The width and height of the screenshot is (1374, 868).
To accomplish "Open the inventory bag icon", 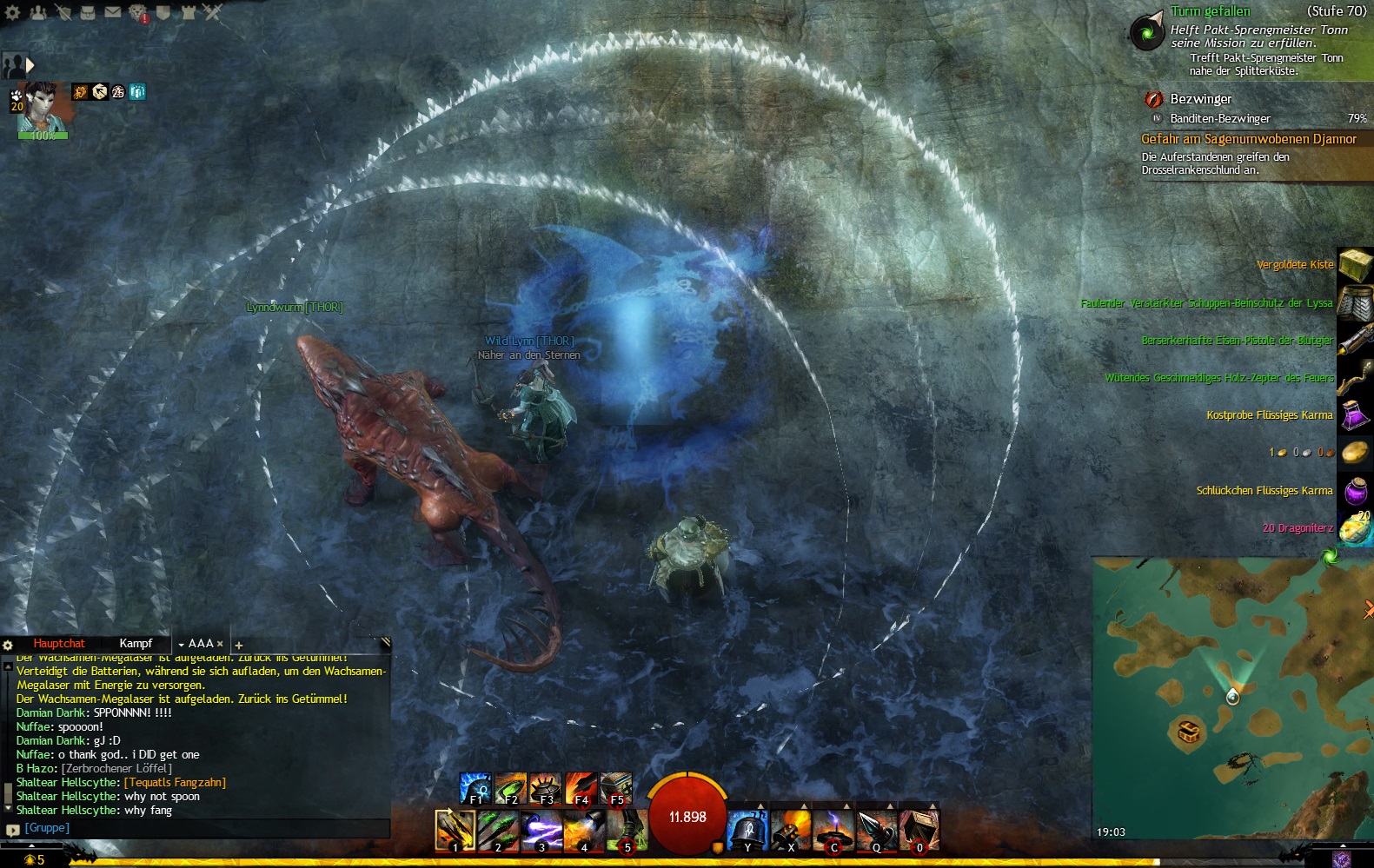I will click(x=88, y=12).
